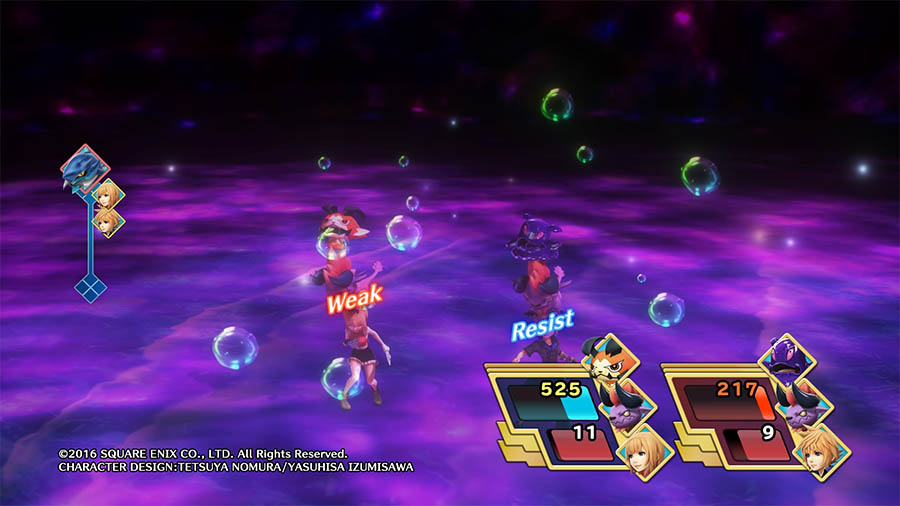
Task: Select the four-diamond base of the turn gauge
Action: point(90,288)
